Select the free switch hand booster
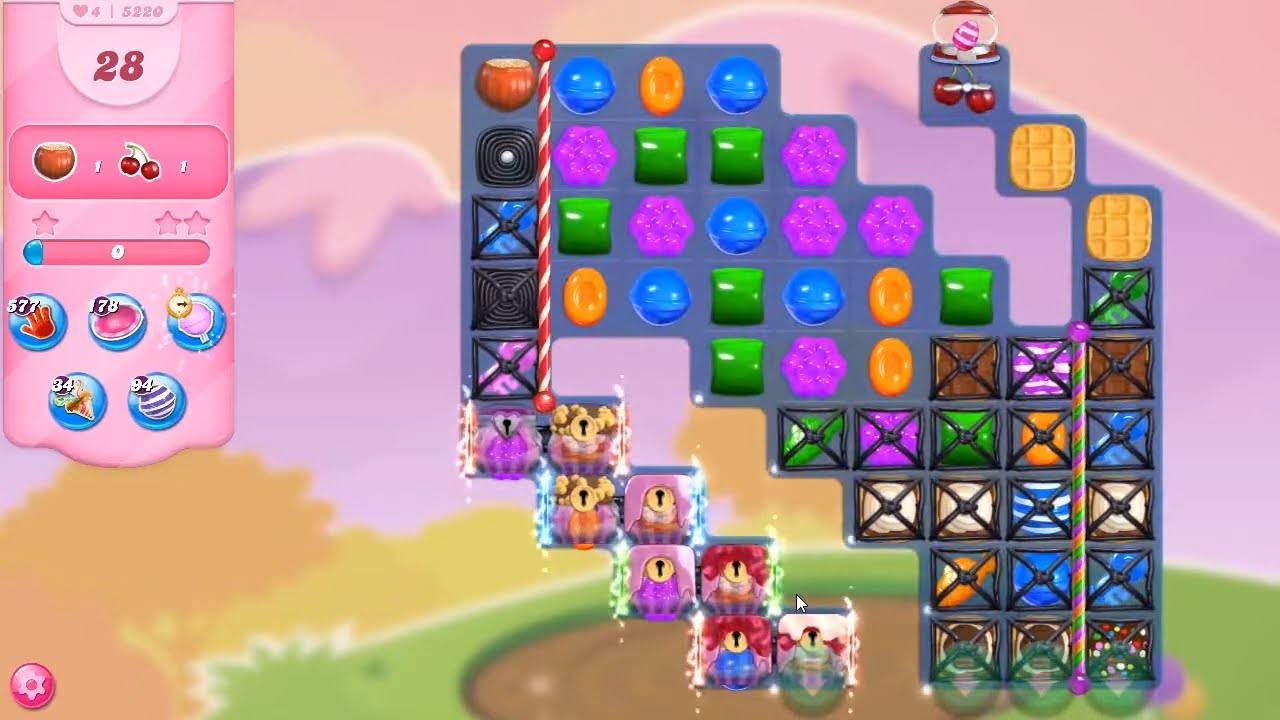 tap(35, 322)
